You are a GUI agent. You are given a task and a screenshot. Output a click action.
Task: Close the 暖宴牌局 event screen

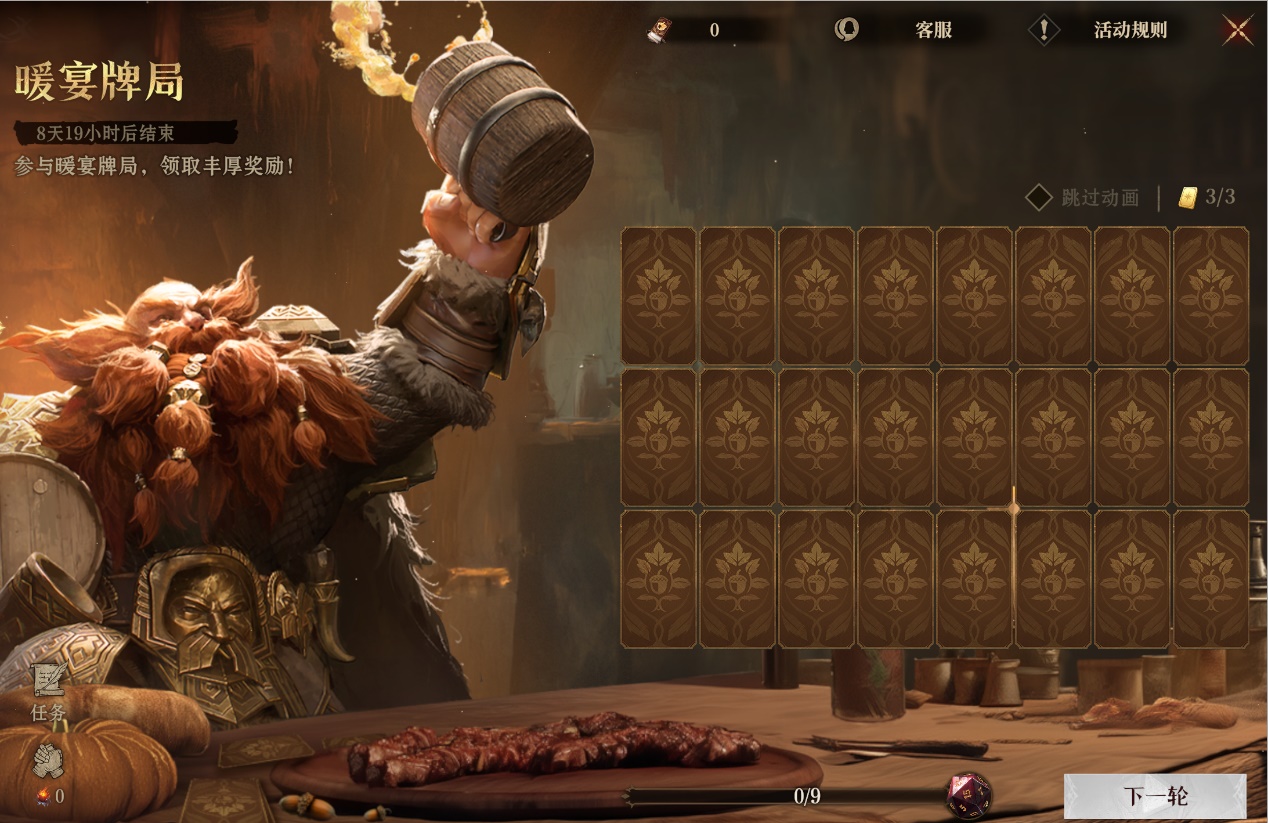tap(1238, 30)
